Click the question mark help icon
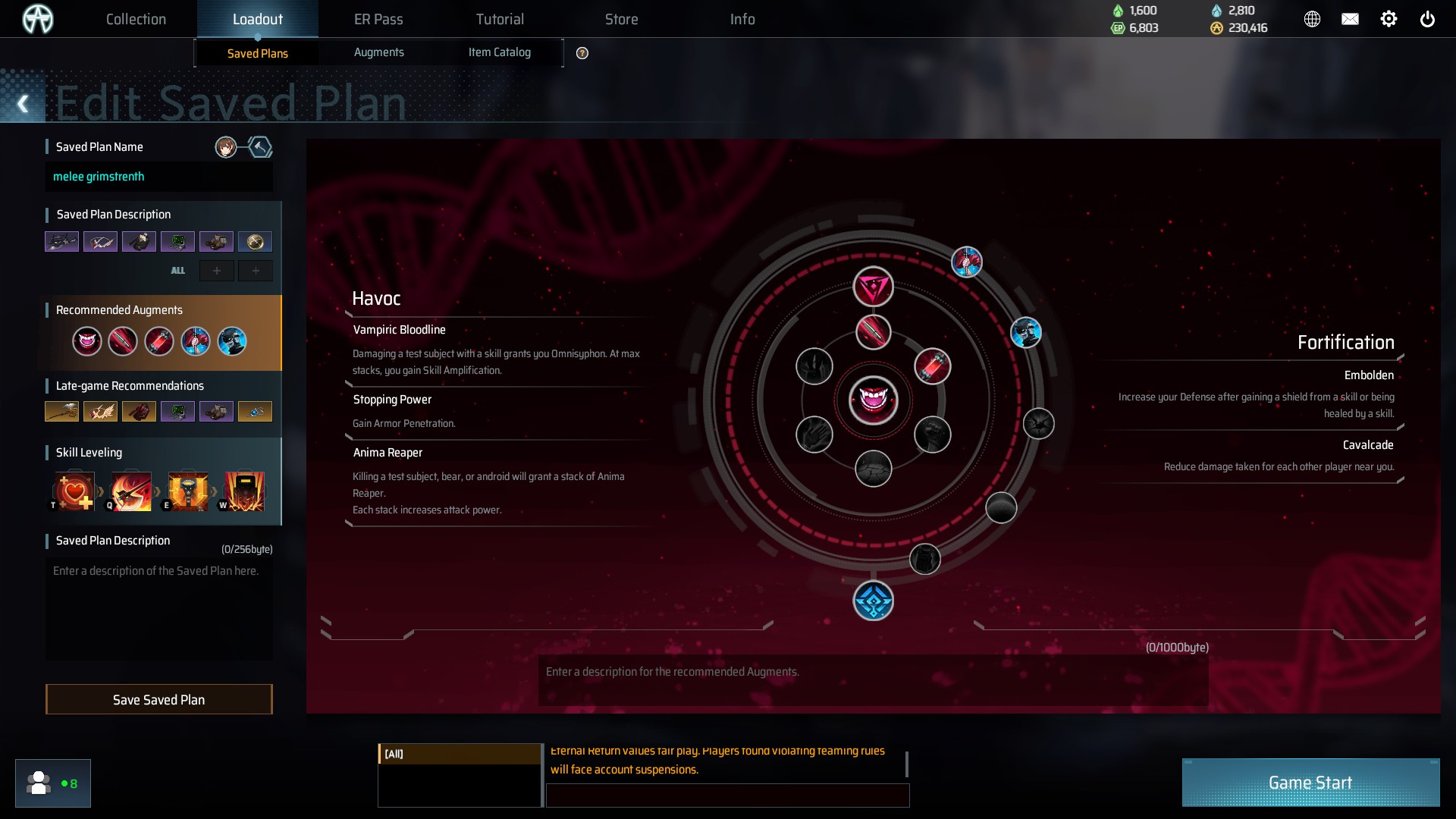Screen dimensions: 1456x819 tap(582, 53)
